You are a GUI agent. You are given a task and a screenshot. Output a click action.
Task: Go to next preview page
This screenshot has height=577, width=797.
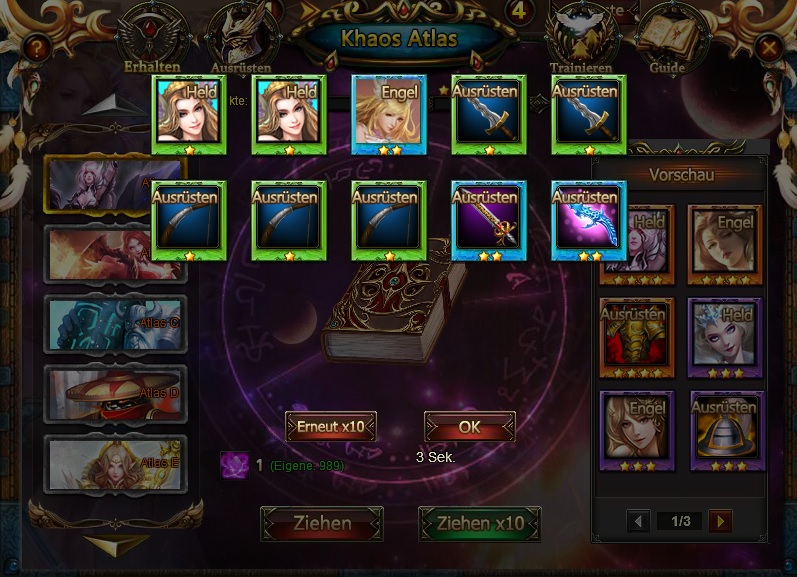point(720,521)
